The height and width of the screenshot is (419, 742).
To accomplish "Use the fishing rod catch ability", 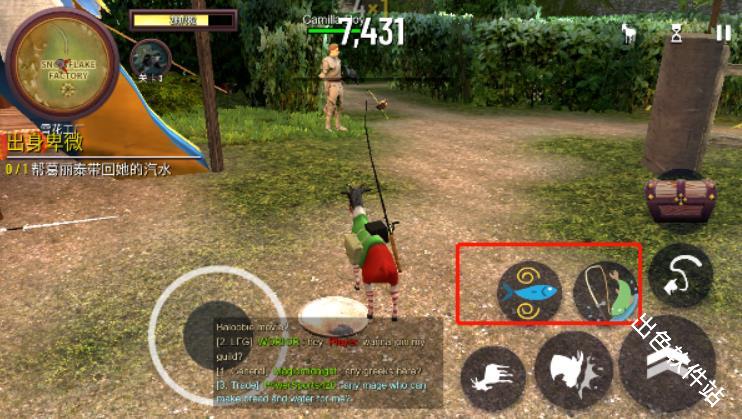I will coord(605,291).
